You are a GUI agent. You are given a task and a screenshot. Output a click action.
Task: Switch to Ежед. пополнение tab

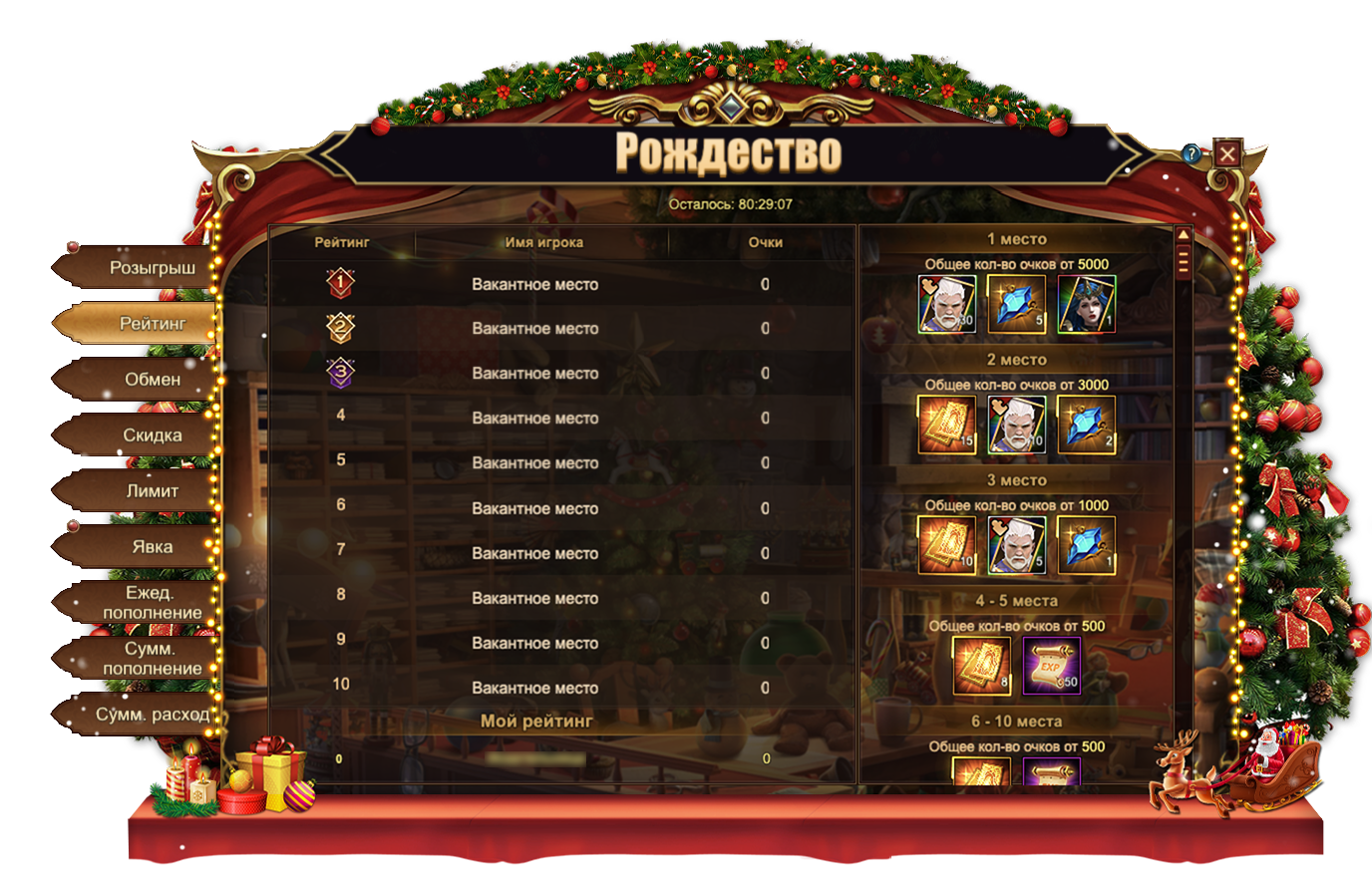coord(152,603)
